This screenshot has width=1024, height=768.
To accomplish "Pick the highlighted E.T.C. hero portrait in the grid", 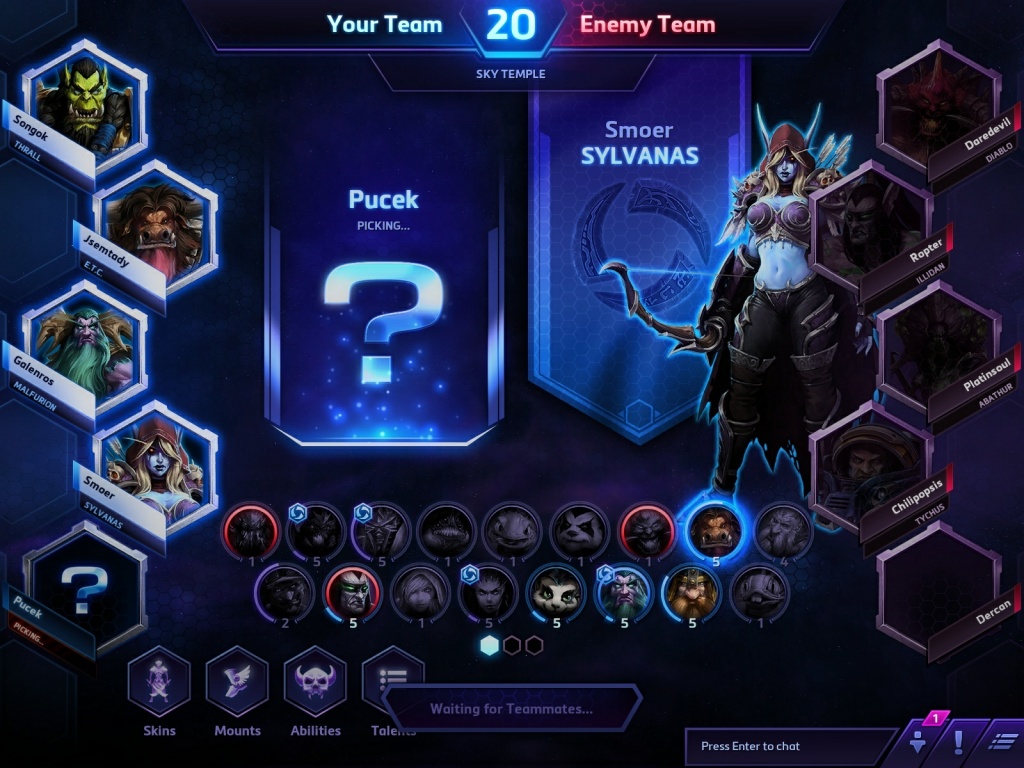I will pos(715,529).
